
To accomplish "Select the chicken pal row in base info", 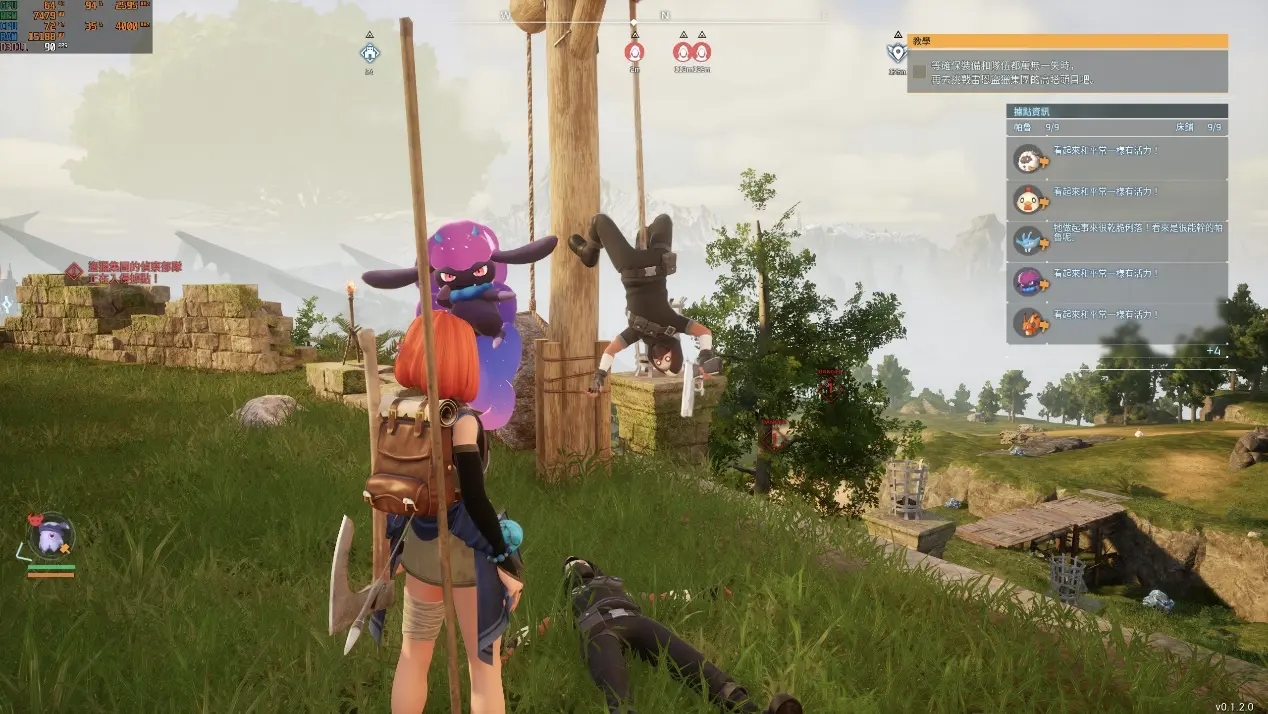I will pos(1116,200).
